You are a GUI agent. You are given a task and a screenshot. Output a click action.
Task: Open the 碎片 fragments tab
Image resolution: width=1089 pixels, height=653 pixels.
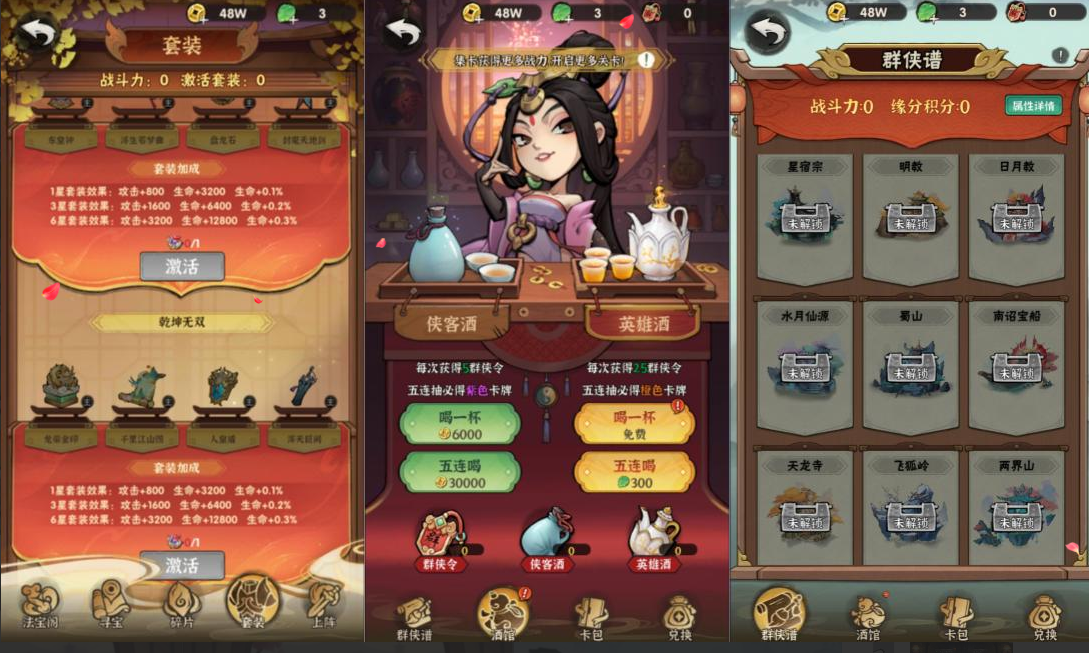(x=182, y=604)
